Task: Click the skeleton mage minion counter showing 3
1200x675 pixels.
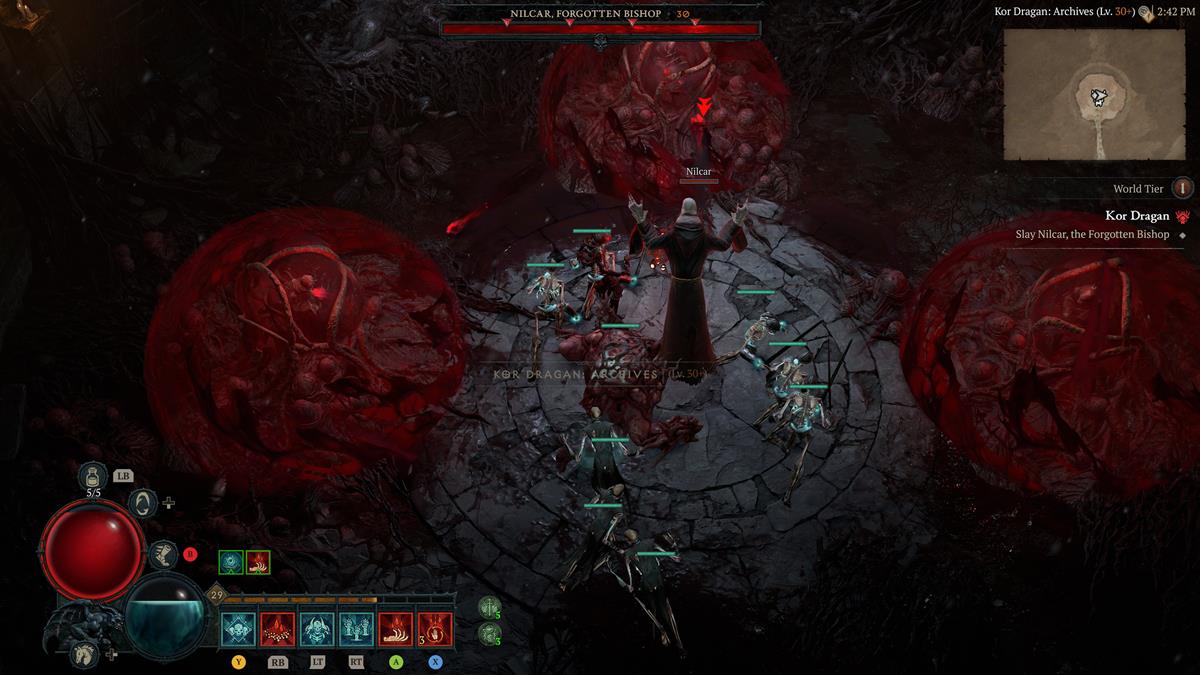Action: point(489,633)
